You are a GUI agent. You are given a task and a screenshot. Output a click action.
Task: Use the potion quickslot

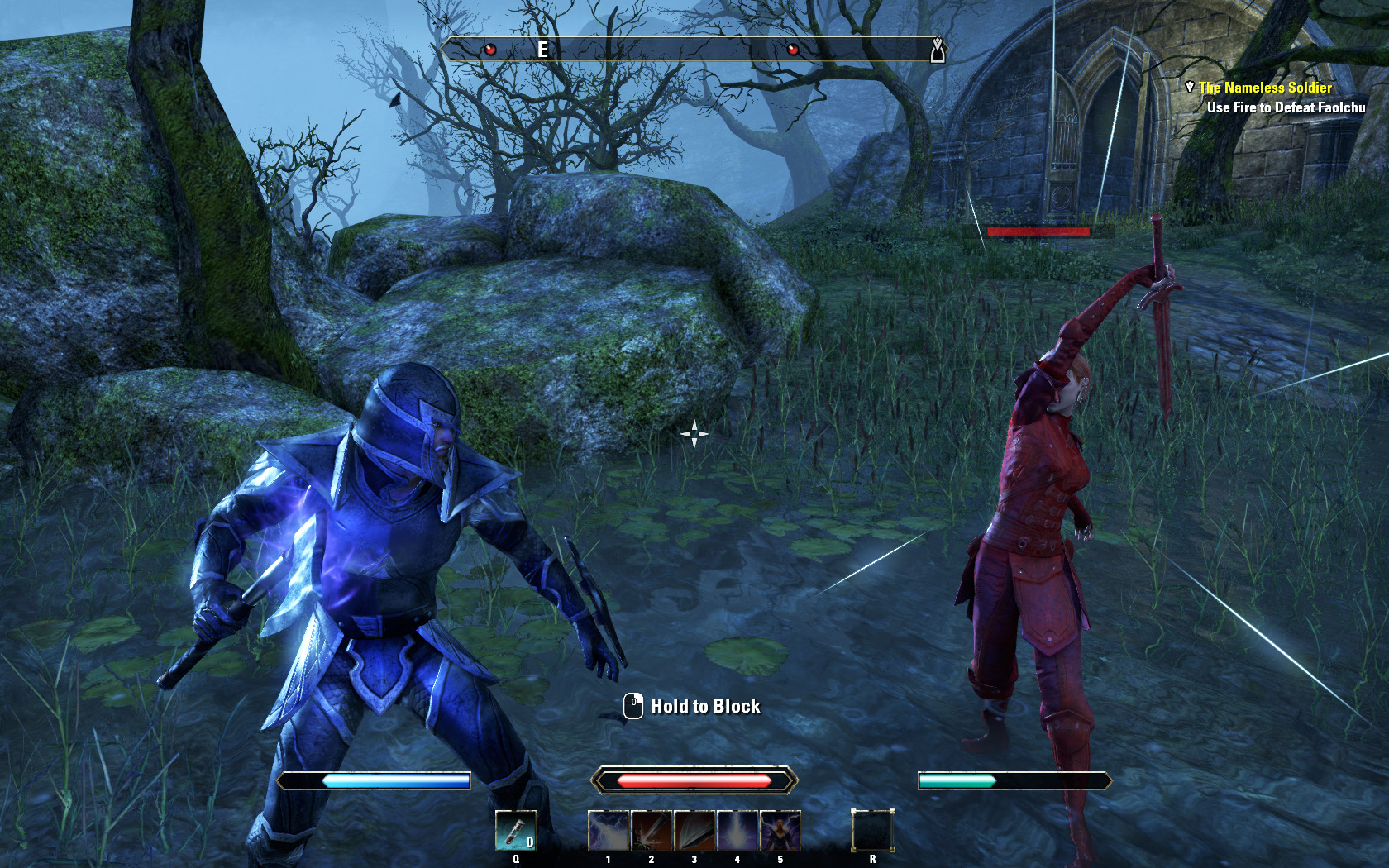515,830
